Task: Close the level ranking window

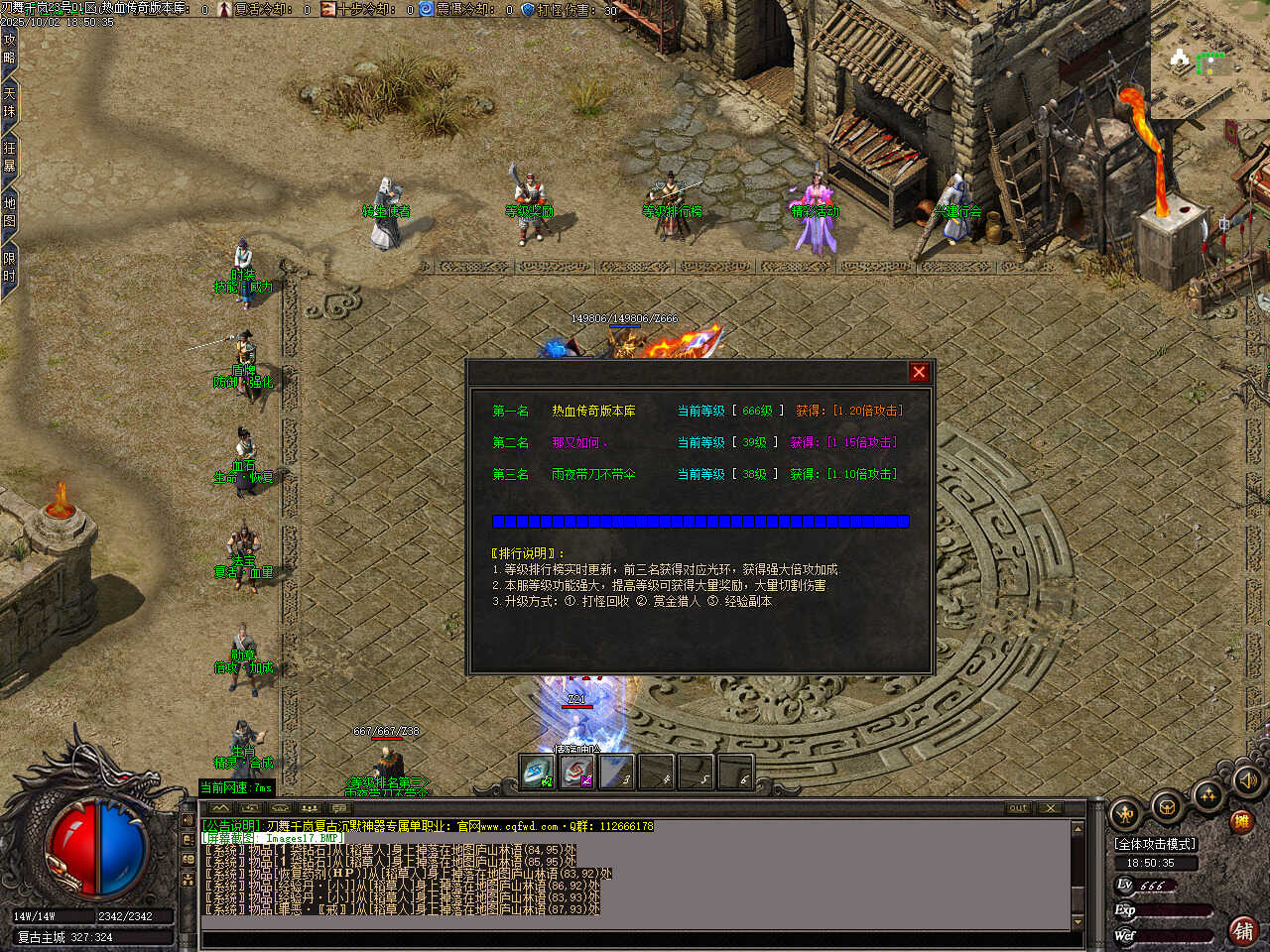Action: (919, 372)
